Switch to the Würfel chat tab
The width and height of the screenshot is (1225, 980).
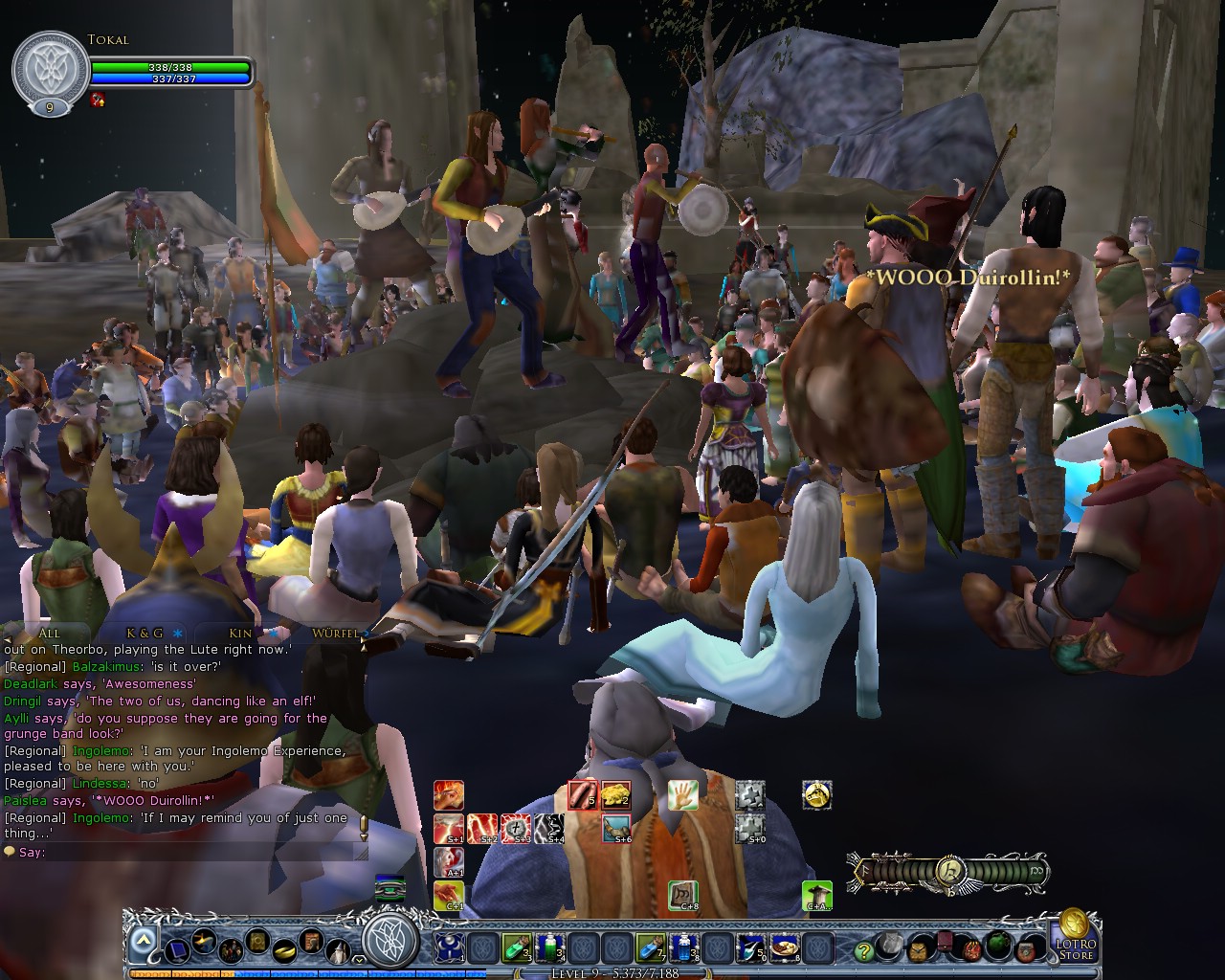pos(334,633)
